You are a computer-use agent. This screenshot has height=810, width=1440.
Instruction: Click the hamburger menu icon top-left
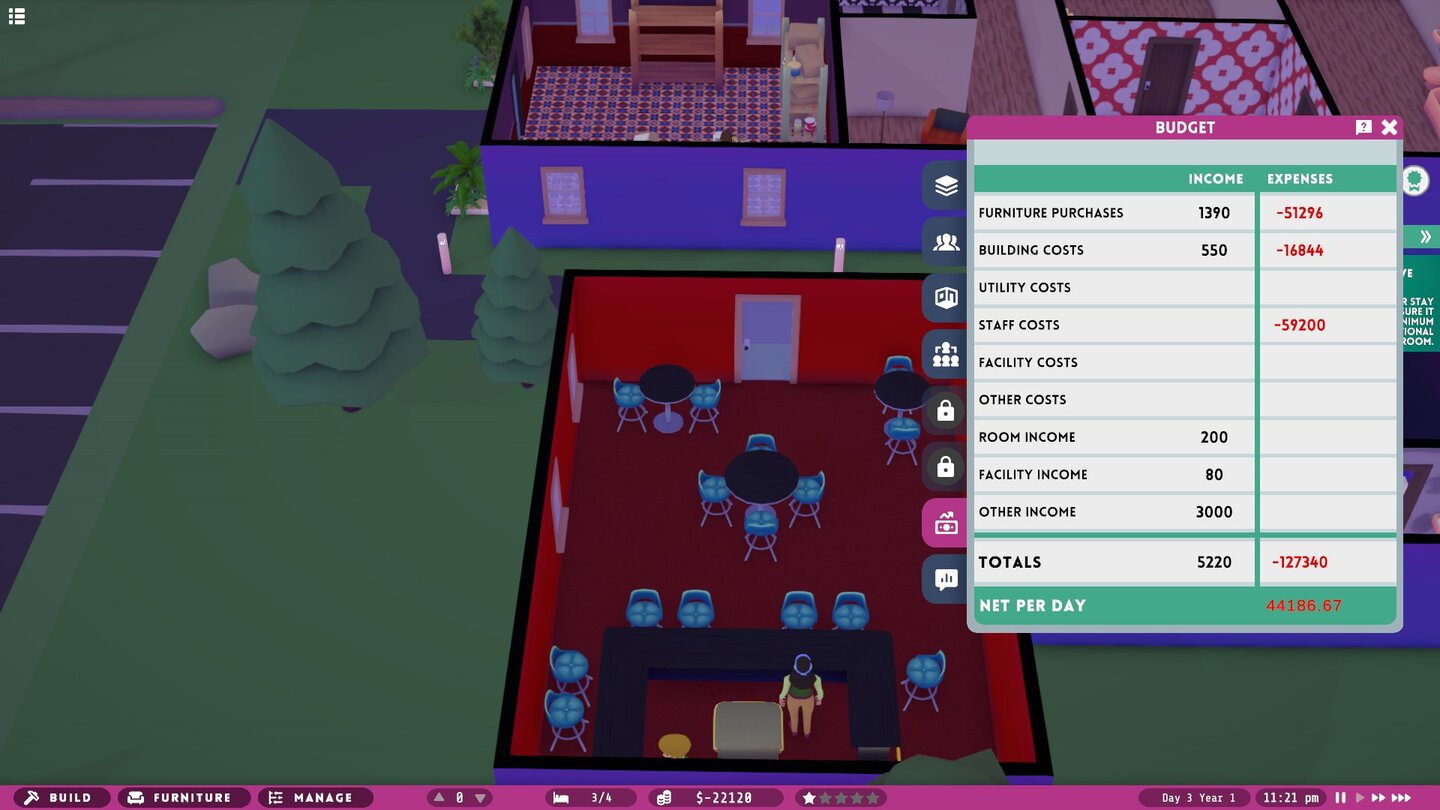(x=16, y=16)
